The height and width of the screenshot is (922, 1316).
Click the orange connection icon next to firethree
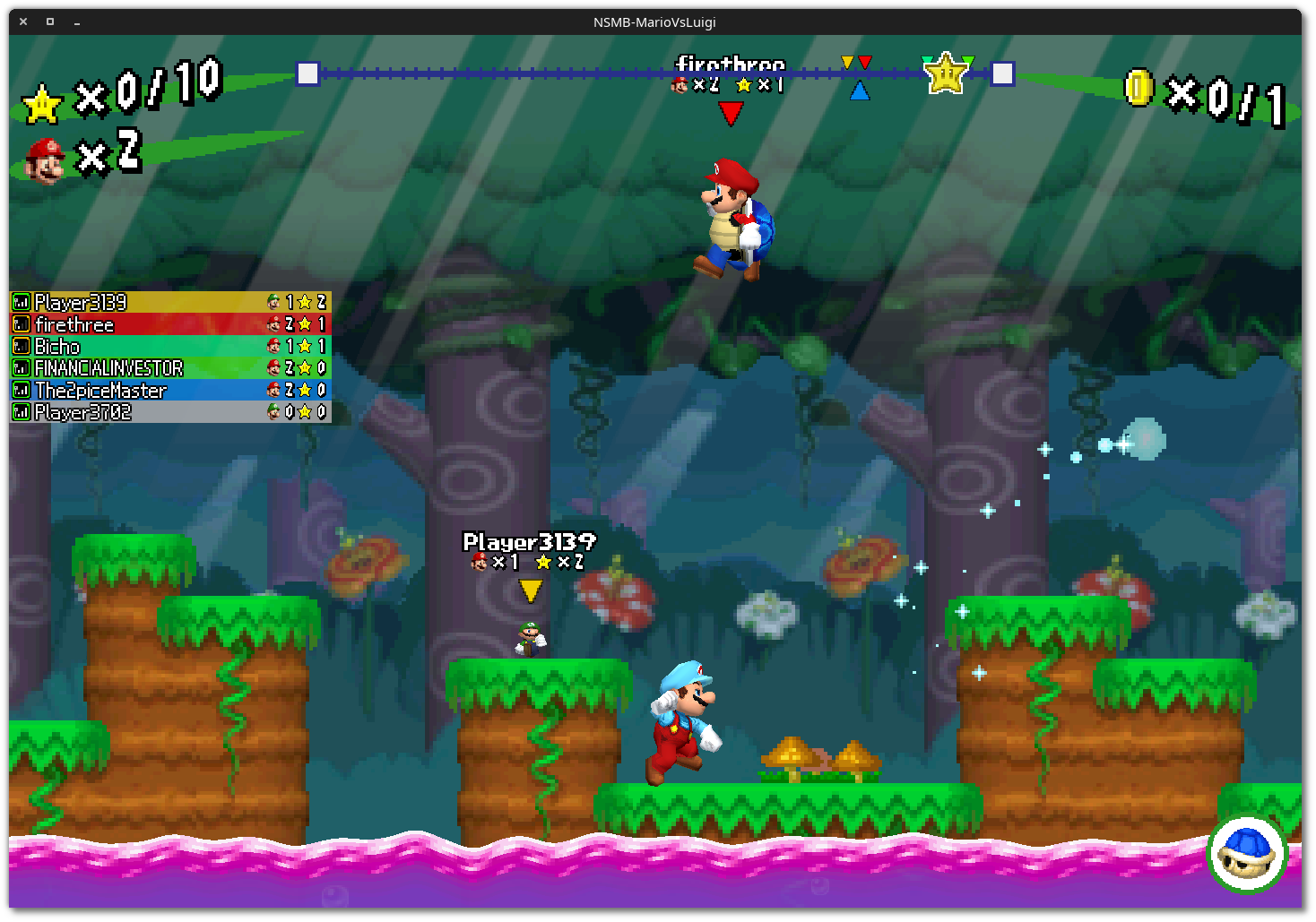coord(20,324)
